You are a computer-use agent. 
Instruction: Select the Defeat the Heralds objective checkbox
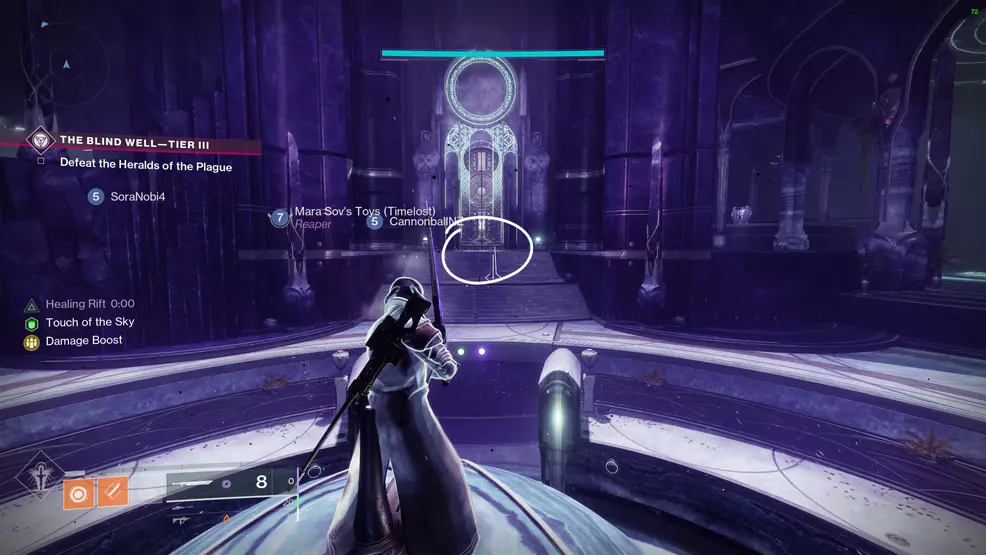40,161
